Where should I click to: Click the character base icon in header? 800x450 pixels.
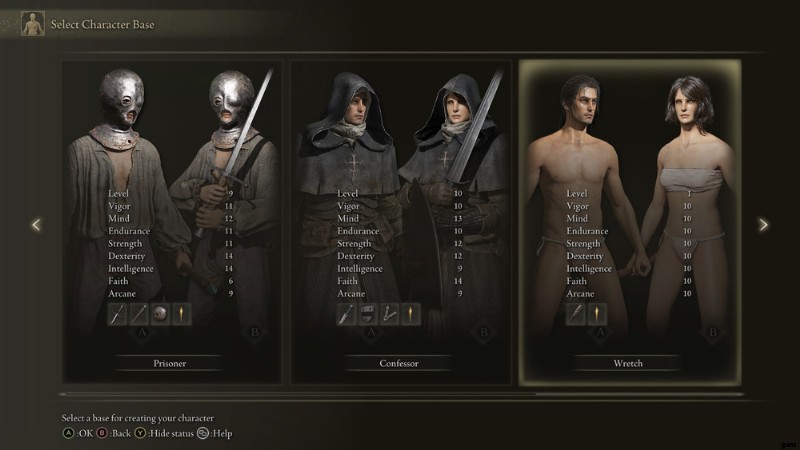tap(33, 23)
